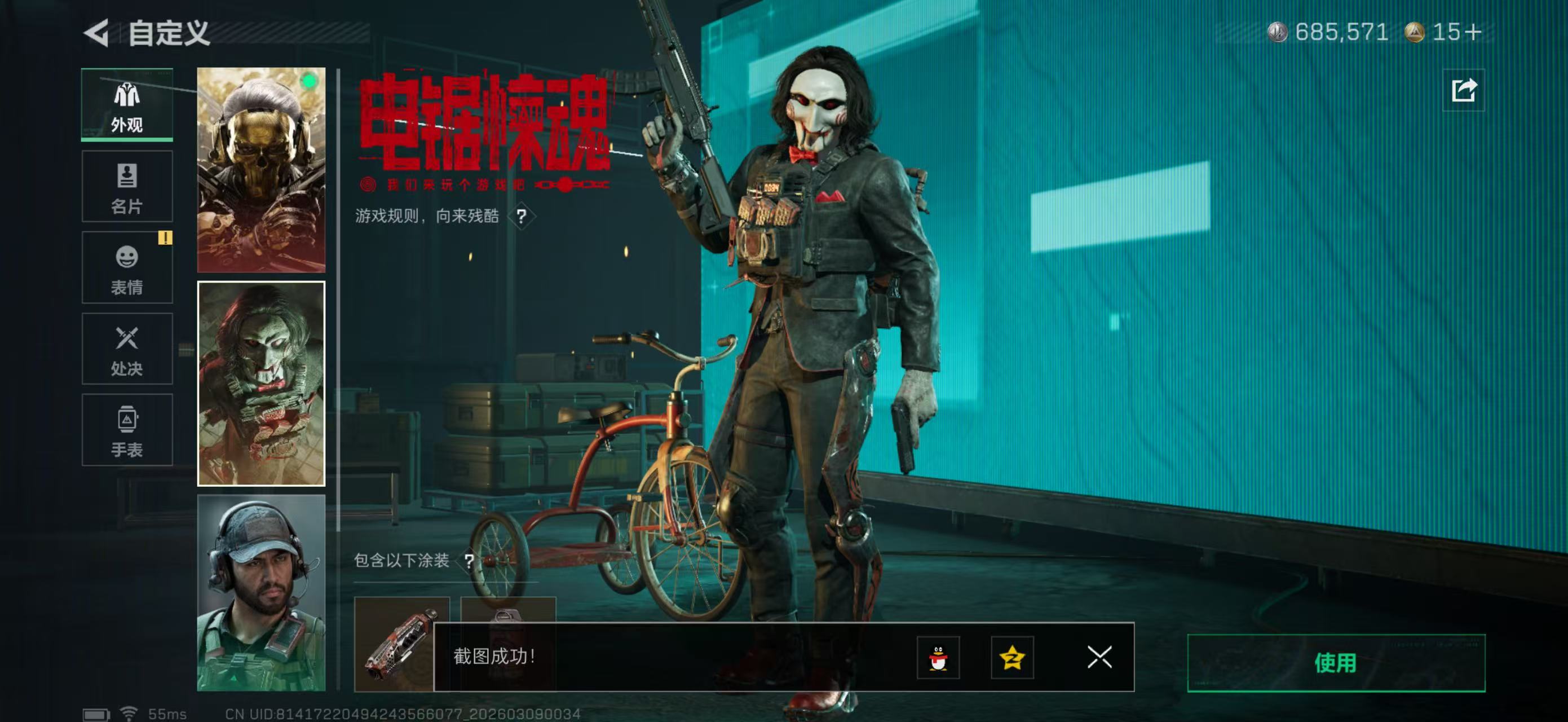Screen dimensions: 1568x722
Task: Select the 名片 tab in the sidebar
Action: [x=127, y=186]
